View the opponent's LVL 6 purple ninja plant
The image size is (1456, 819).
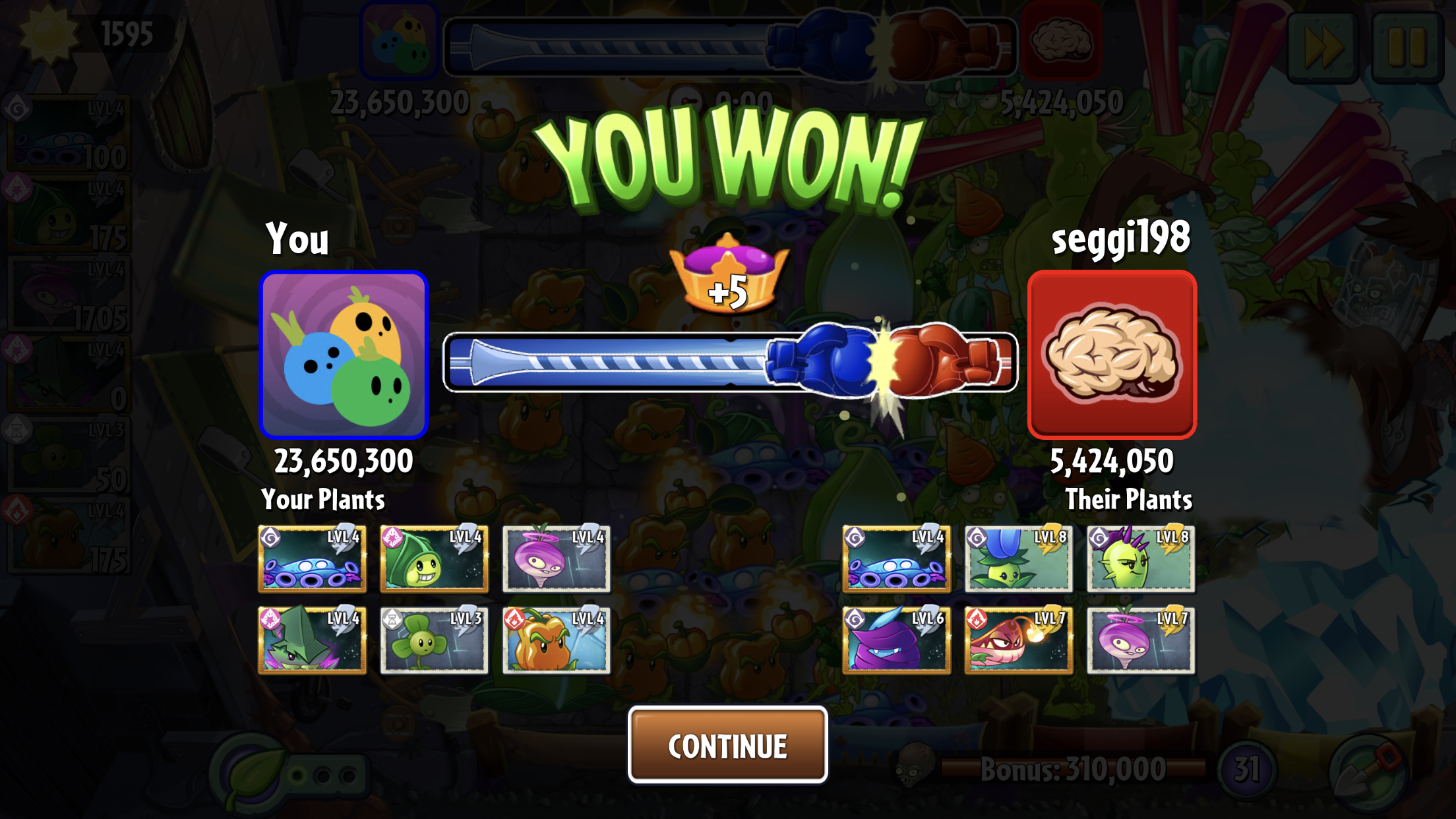coord(896,640)
